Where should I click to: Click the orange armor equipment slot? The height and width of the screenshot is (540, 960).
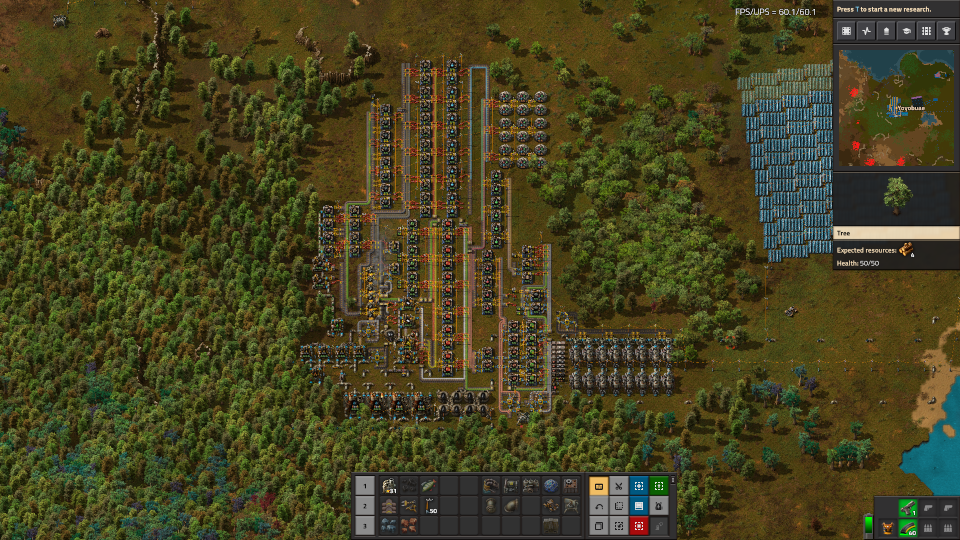point(886,527)
